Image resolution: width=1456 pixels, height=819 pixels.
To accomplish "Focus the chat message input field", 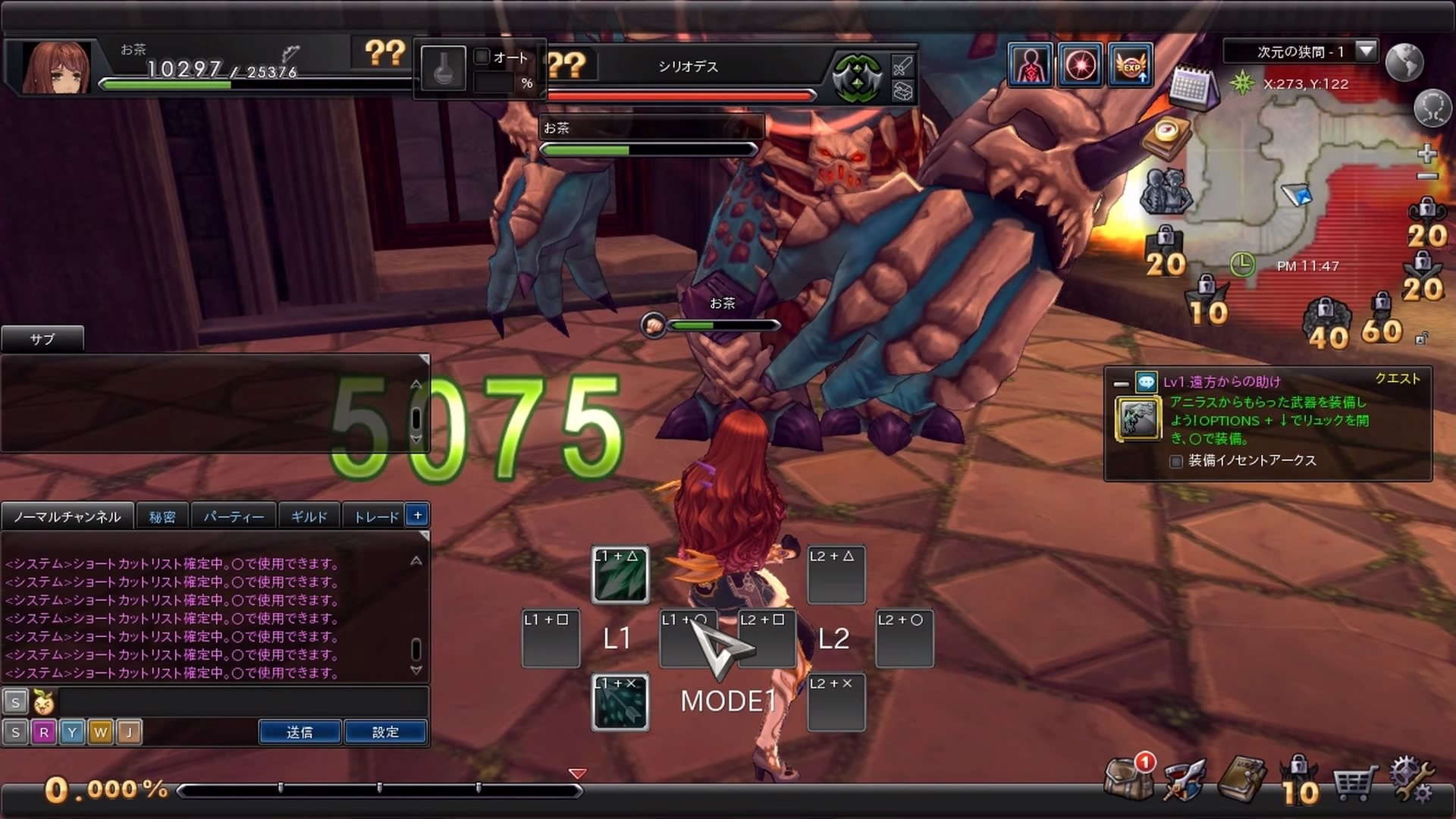I will pos(243,702).
